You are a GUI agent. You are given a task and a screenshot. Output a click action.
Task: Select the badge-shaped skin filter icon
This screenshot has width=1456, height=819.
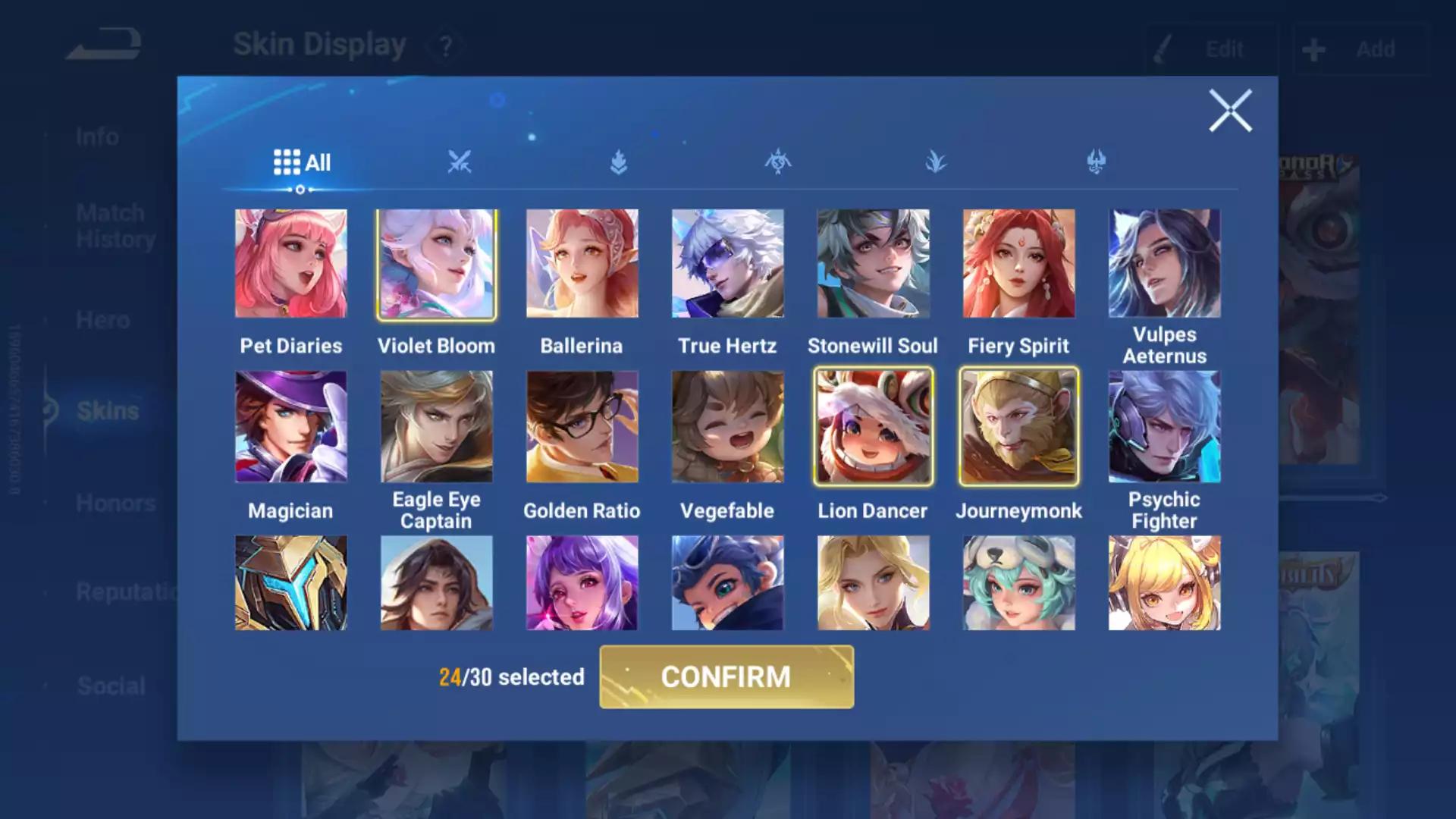(619, 162)
